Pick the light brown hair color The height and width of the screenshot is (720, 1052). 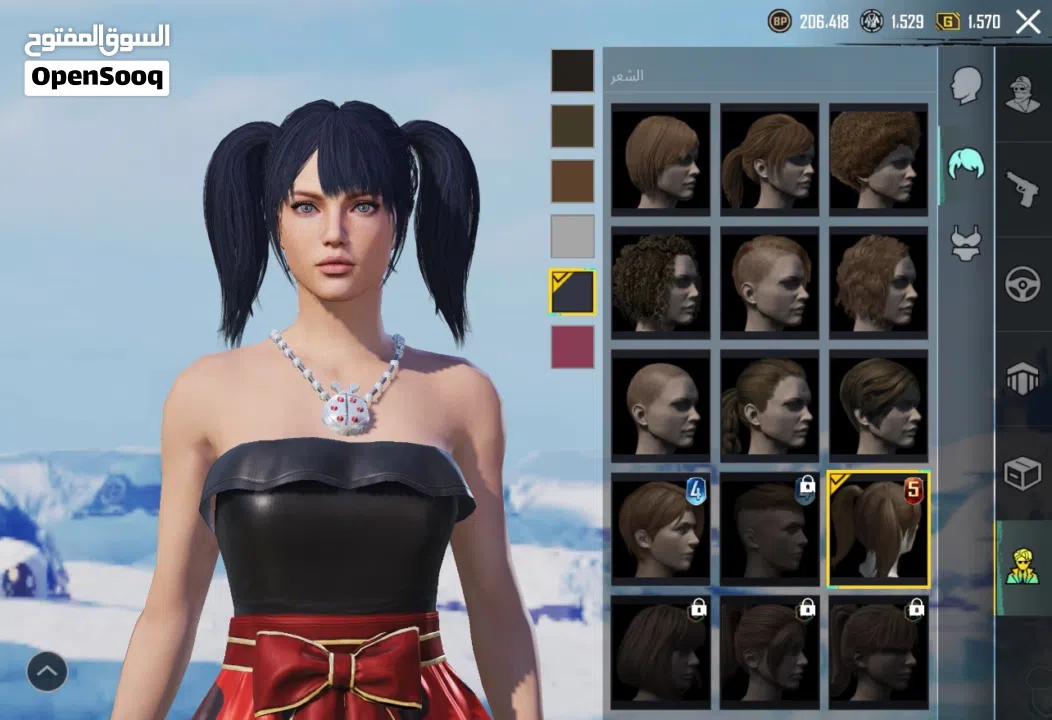point(572,181)
